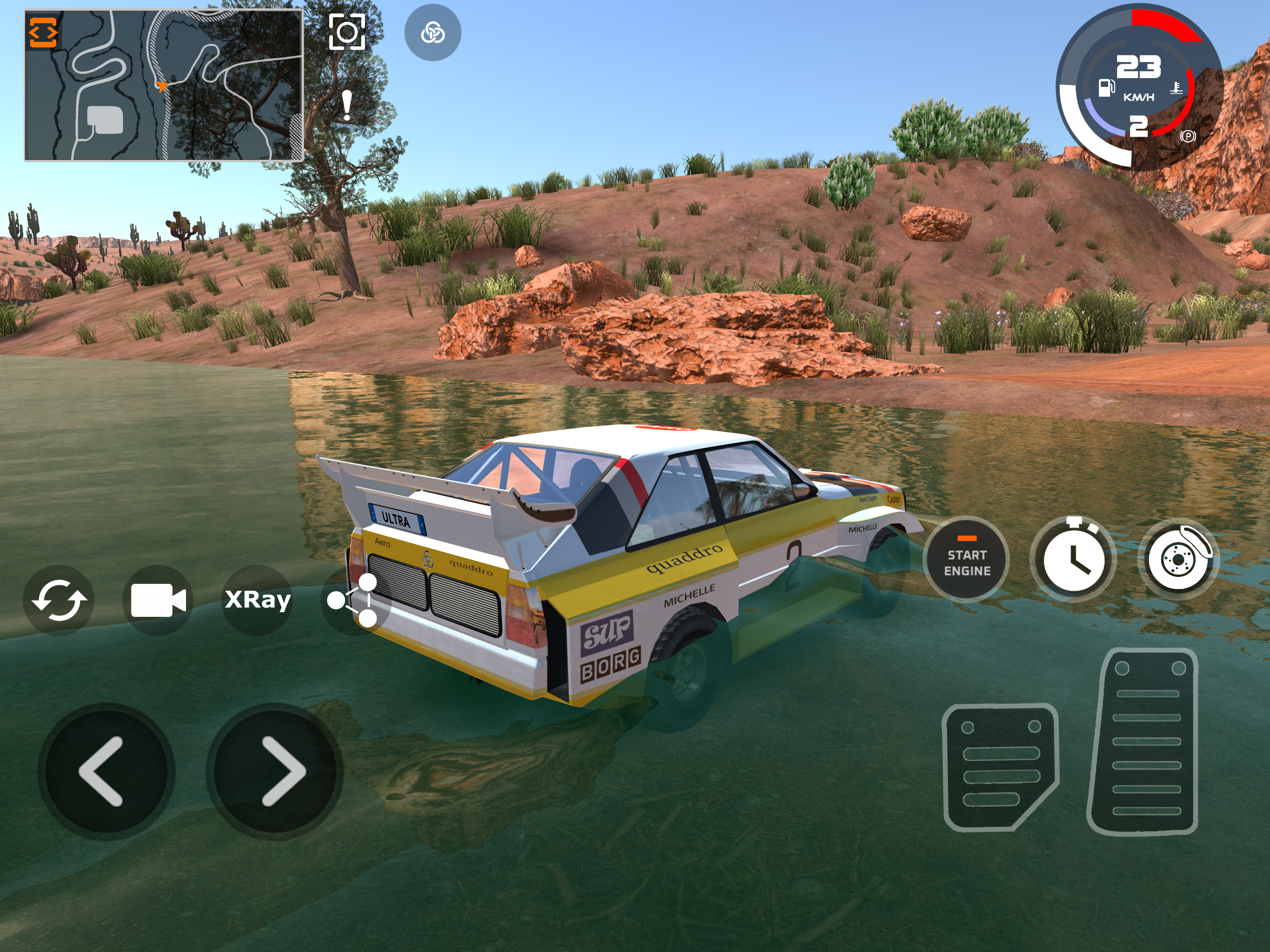Reset the vehicle with the circular arrows
The width and height of the screenshot is (1270, 952).
click(x=59, y=600)
